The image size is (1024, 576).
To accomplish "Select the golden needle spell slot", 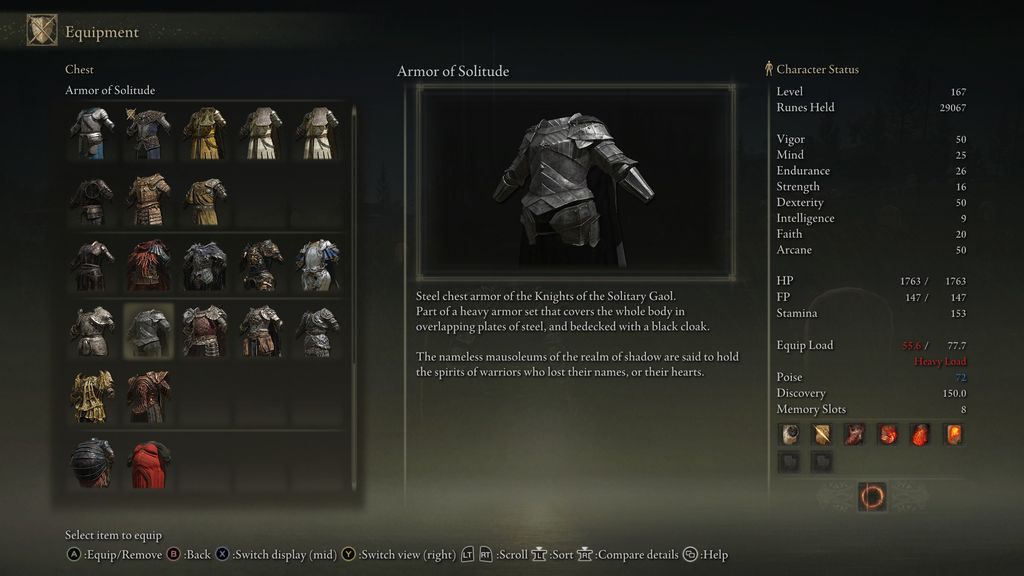I will tap(821, 434).
